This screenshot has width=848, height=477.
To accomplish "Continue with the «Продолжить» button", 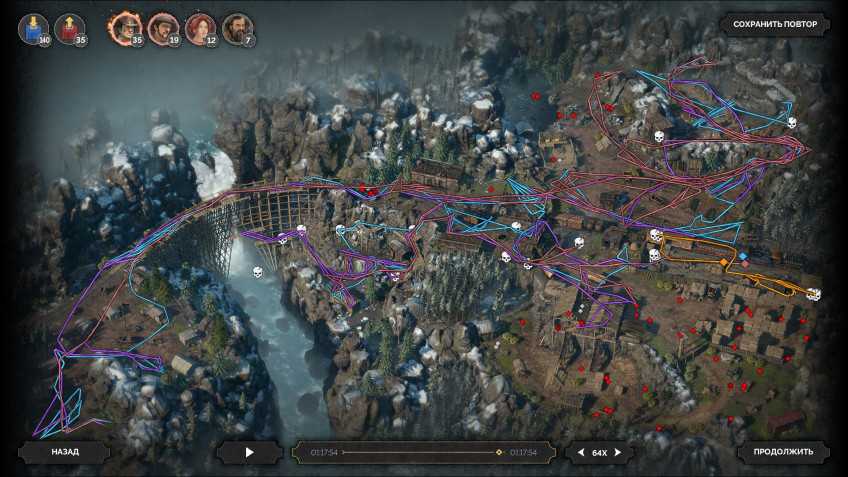I will (x=783, y=452).
